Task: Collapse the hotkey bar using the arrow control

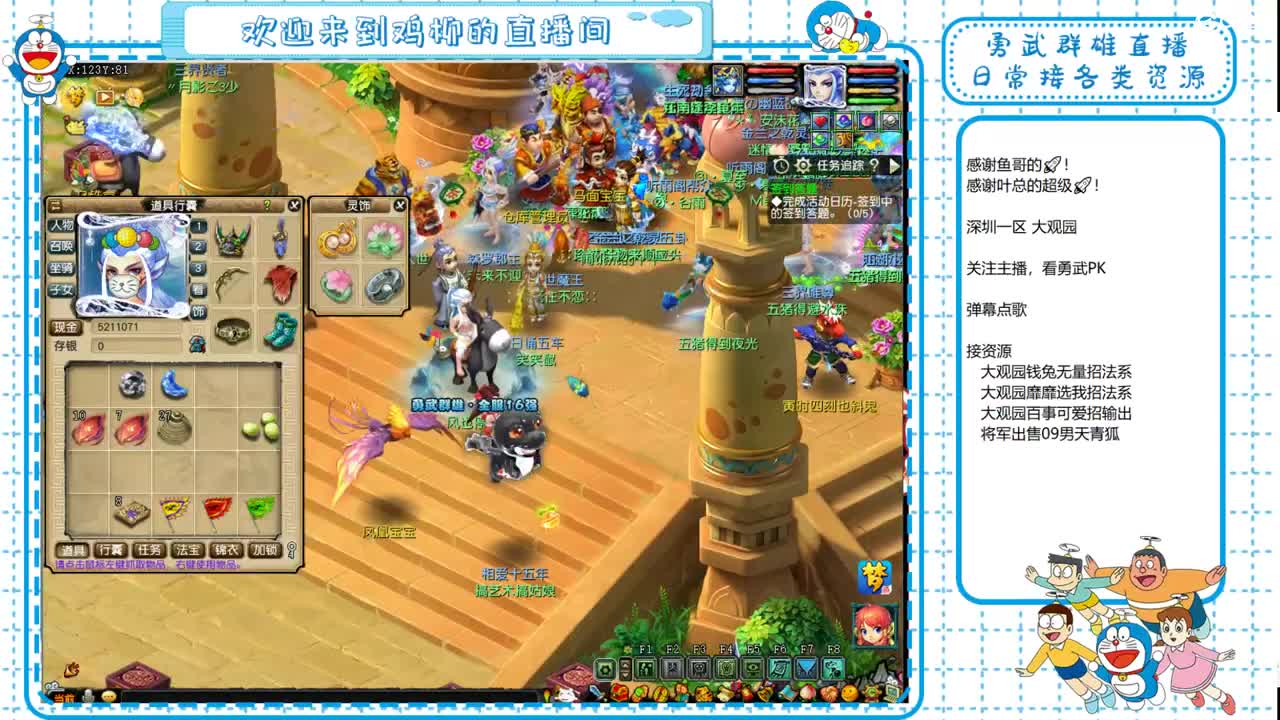Action: coord(624,668)
